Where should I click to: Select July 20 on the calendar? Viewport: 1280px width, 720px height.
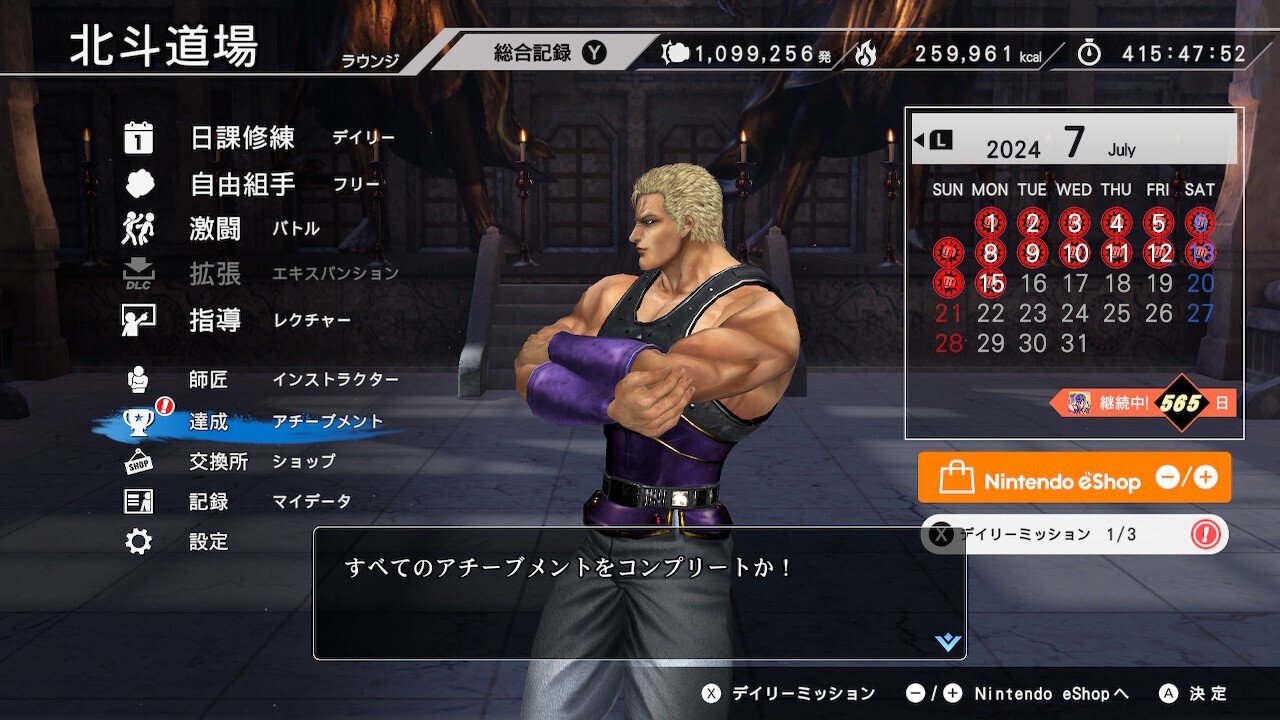1199,284
